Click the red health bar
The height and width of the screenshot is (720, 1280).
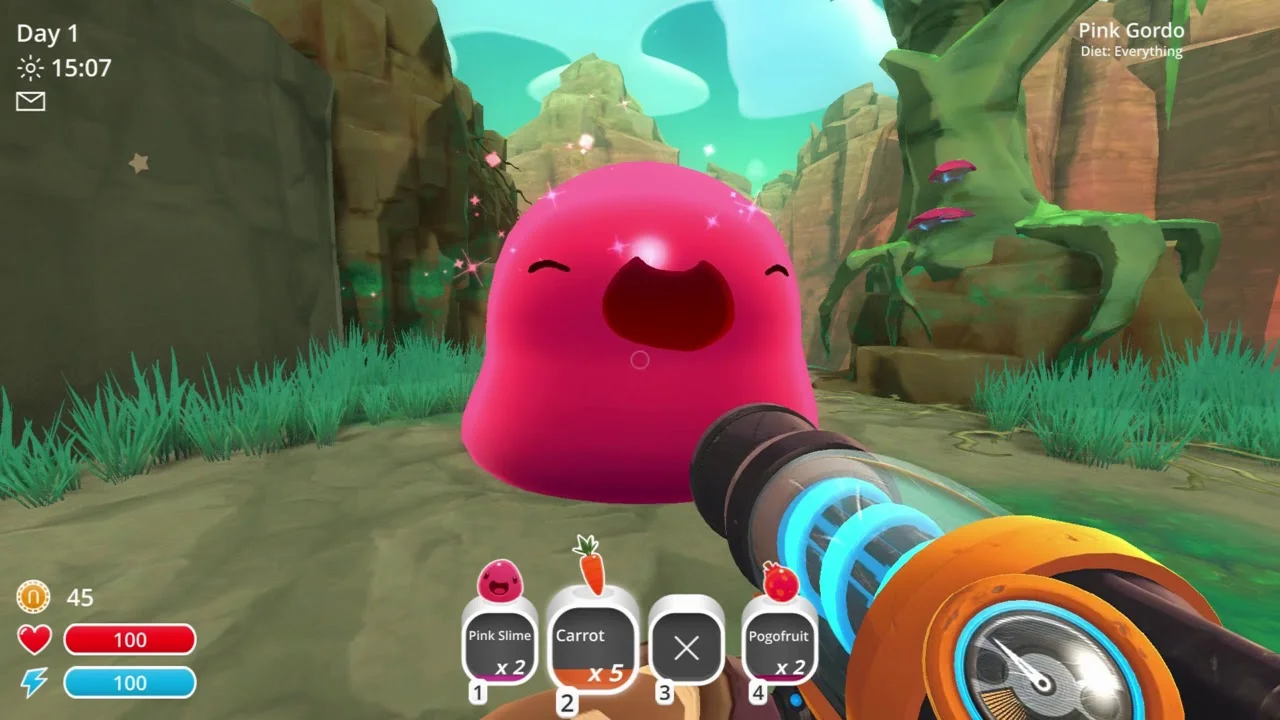pyautogui.click(x=130, y=639)
